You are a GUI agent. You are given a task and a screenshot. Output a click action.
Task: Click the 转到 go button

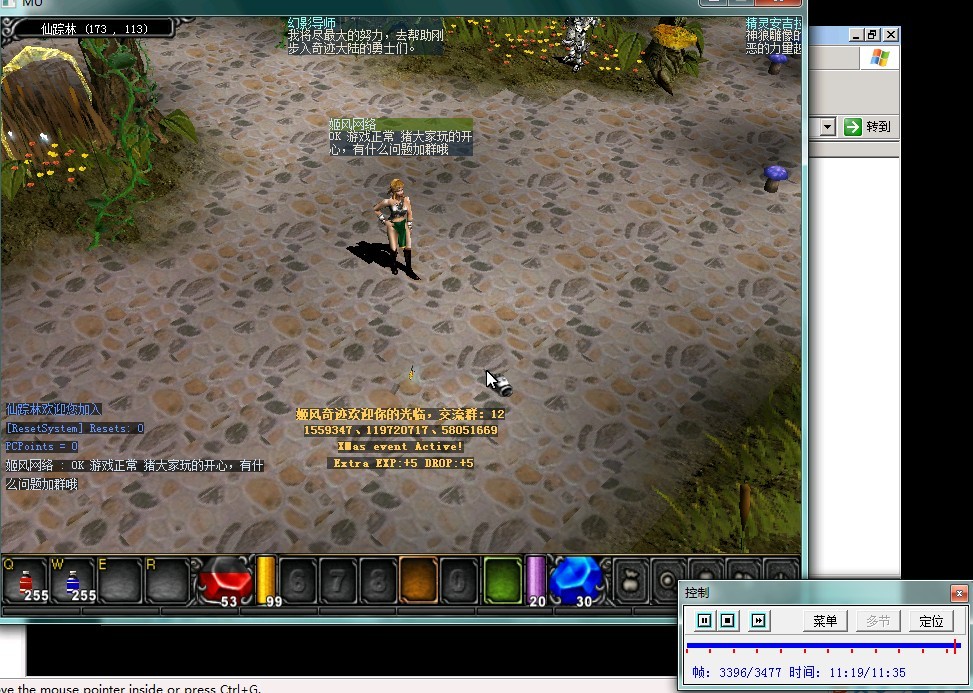tap(867, 127)
